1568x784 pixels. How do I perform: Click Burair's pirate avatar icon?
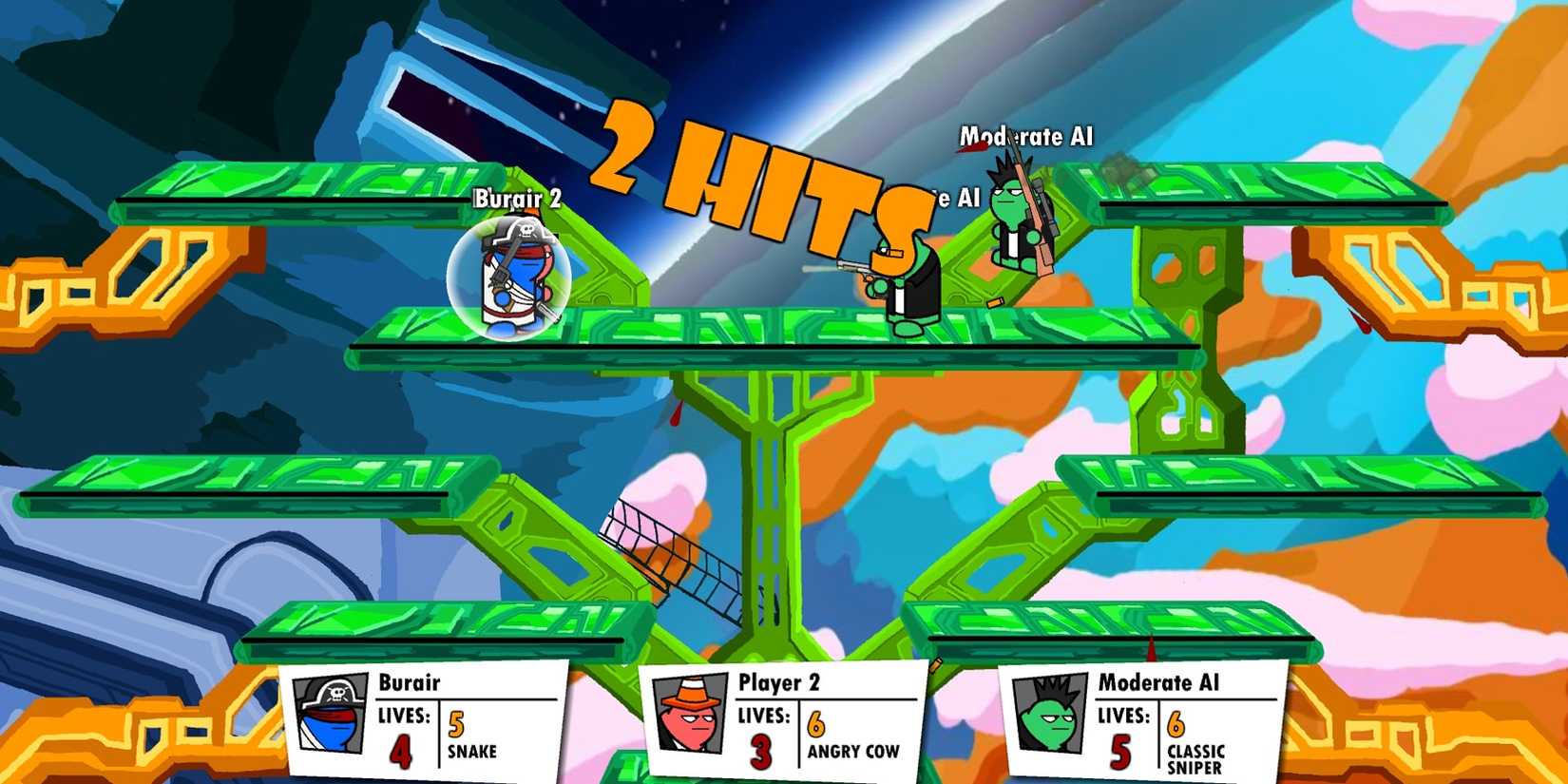[332, 716]
